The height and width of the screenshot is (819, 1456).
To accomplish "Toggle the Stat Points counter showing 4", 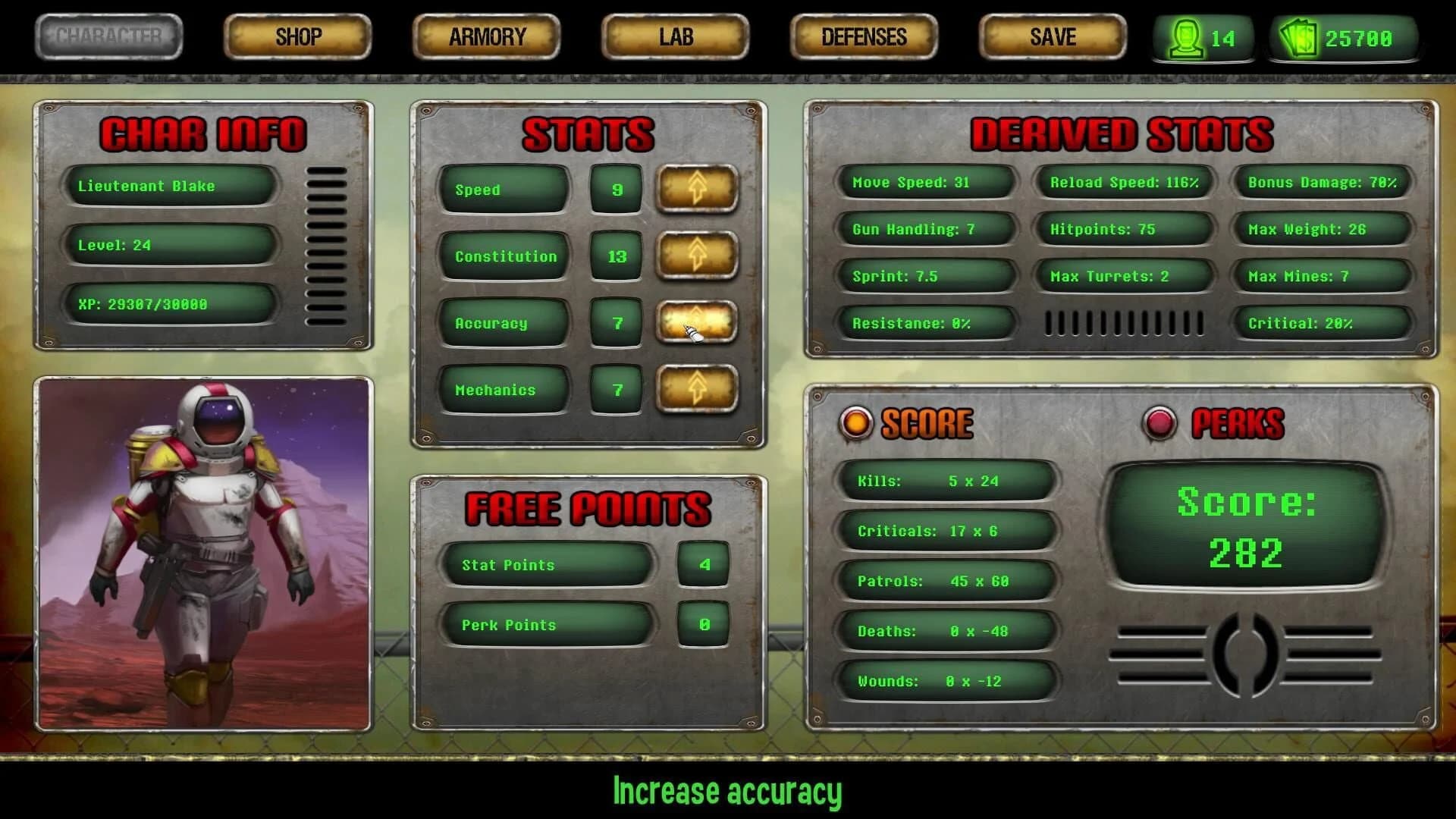I will 702,564.
